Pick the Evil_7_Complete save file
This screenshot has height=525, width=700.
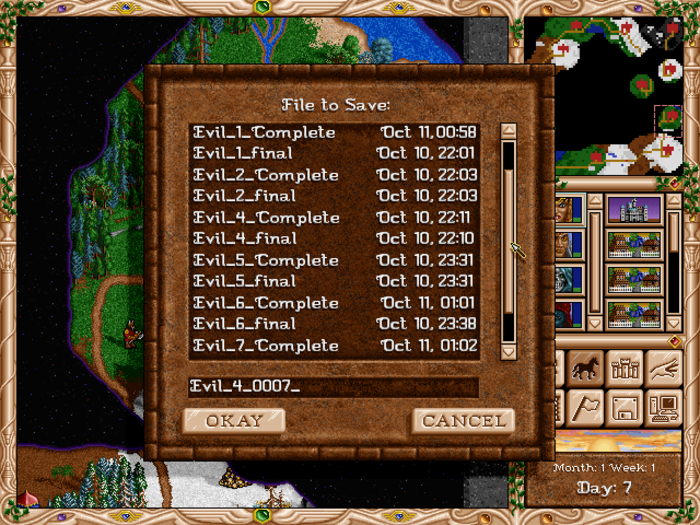tap(334, 345)
